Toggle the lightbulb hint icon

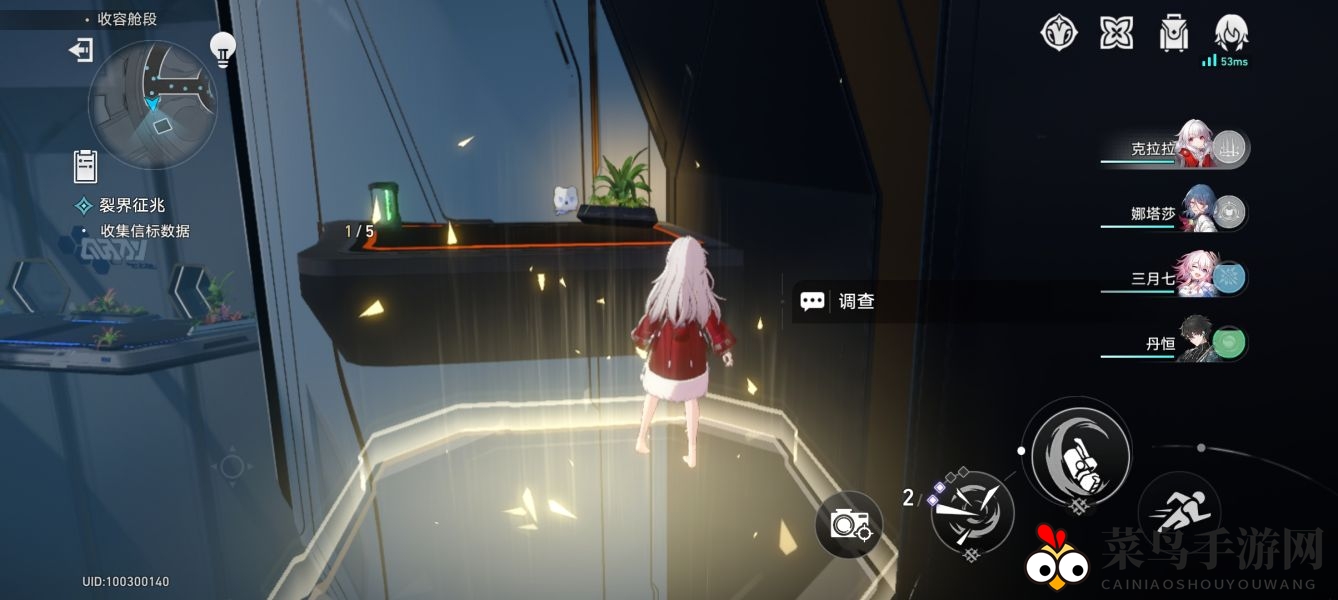click(222, 47)
